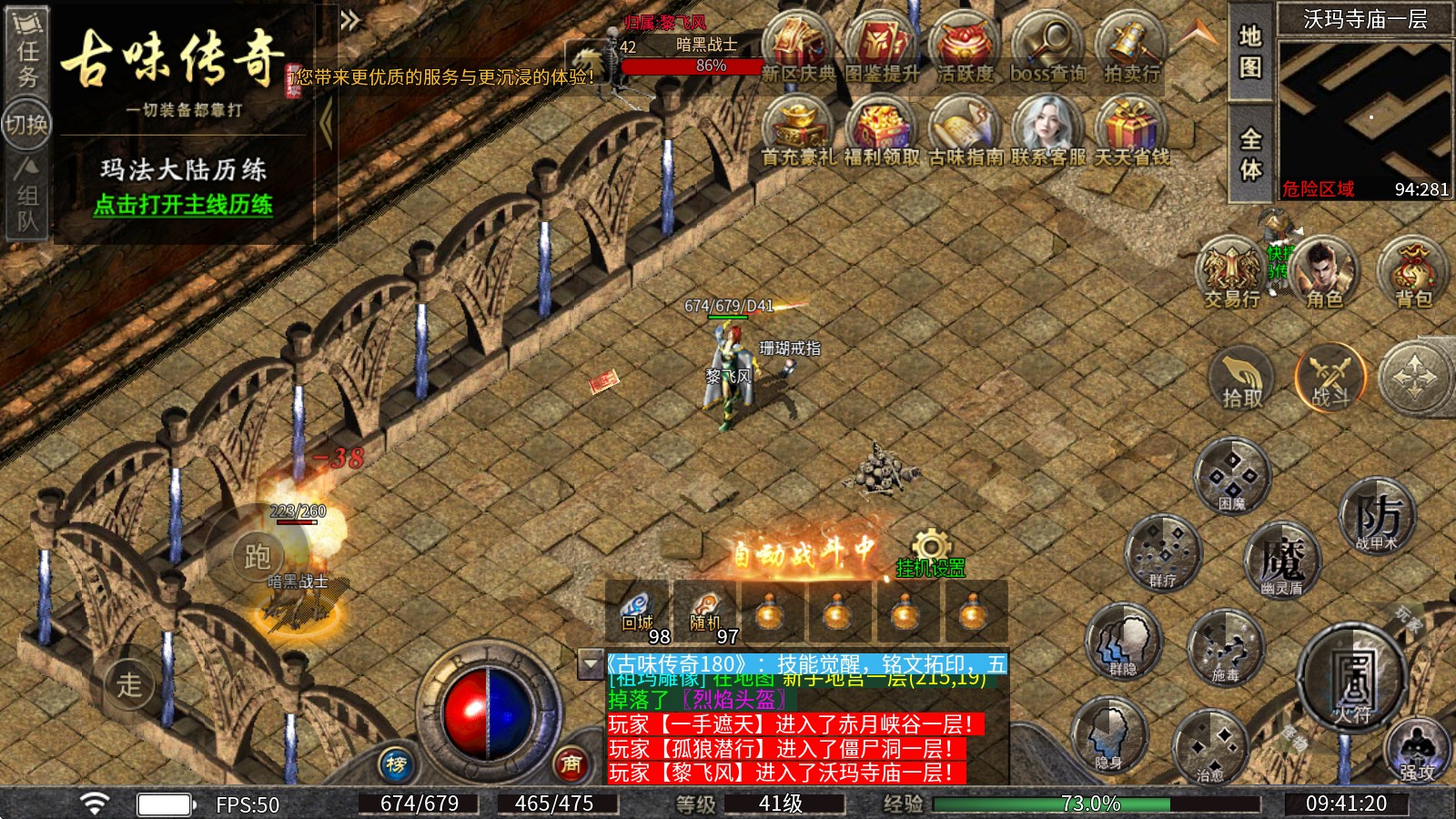
Task: Use the 随机 random teleport scroll
Action: (705, 612)
